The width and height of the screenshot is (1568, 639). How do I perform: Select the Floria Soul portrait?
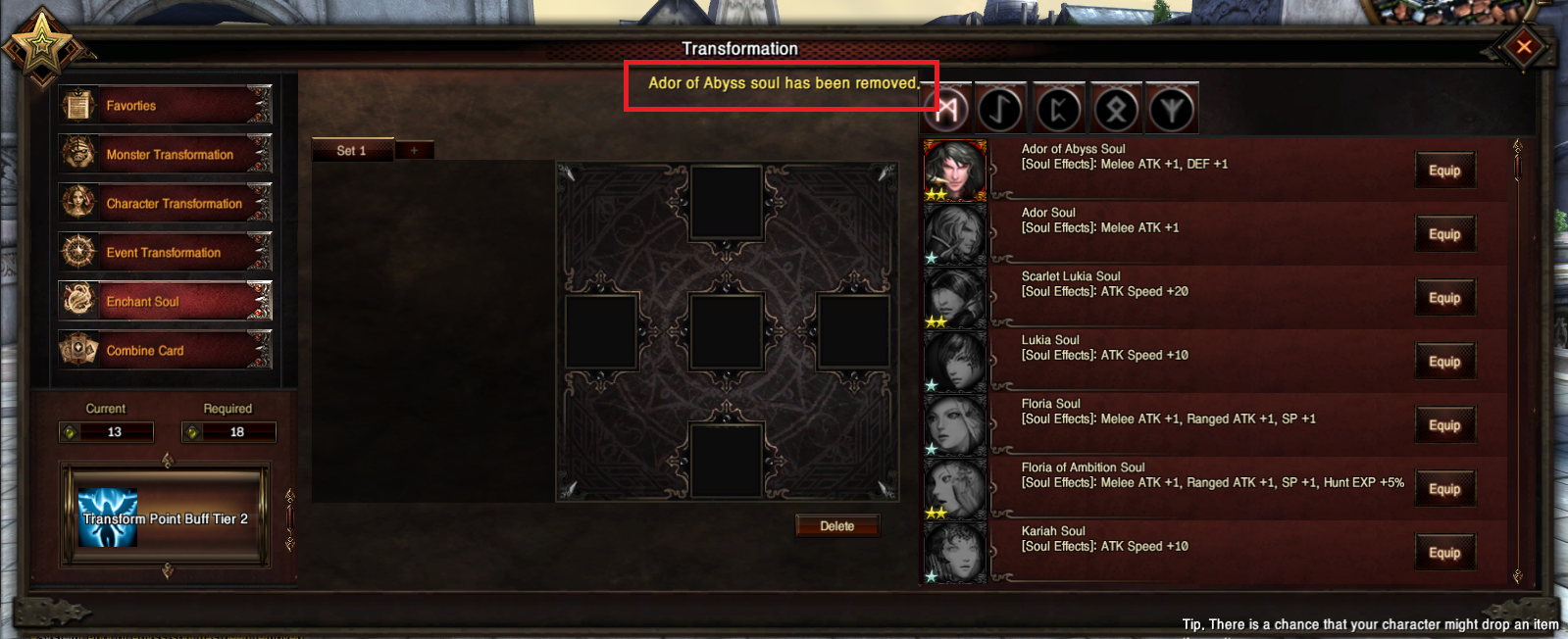pyautogui.click(x=954, y=425)
